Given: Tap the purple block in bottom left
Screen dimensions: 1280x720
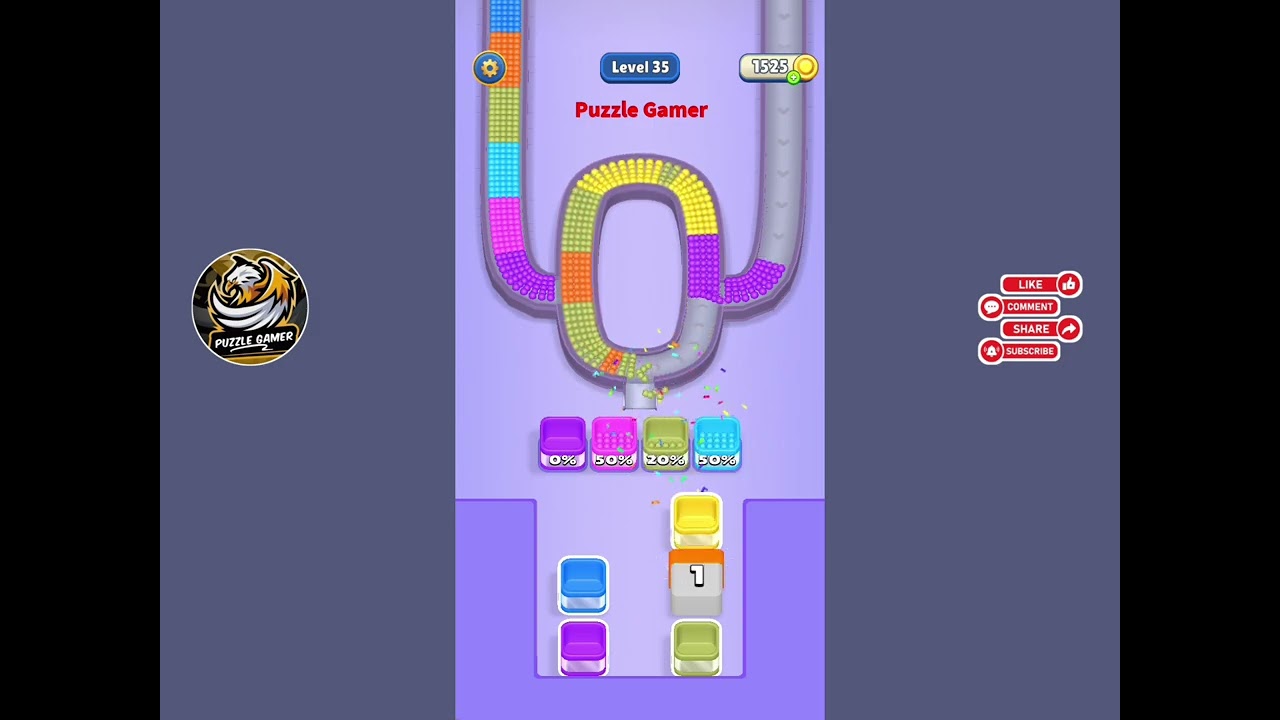Looking at the screenshot, I should click(583, 648).
